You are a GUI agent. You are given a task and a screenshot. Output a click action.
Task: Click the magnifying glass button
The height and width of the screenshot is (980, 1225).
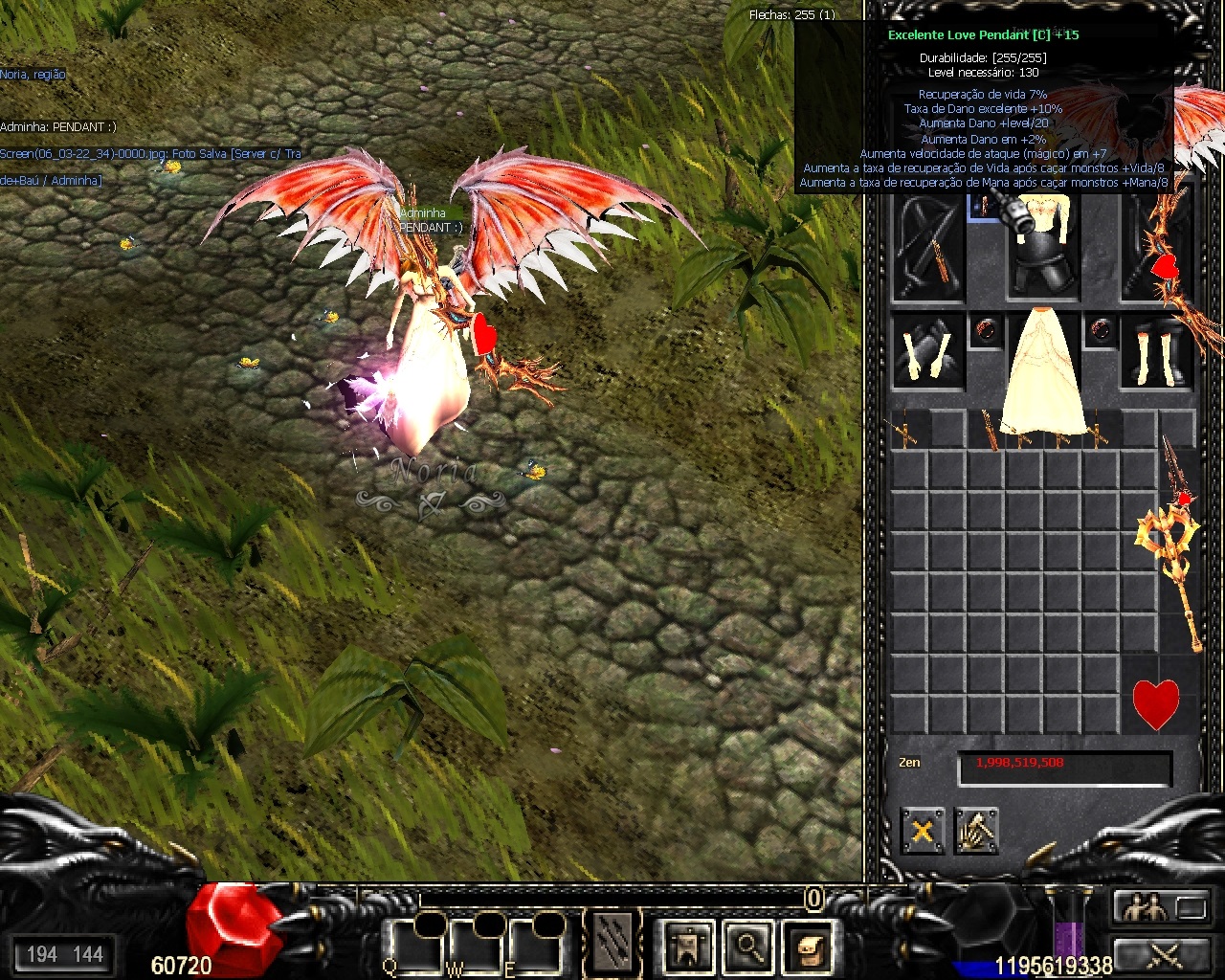(748, 947)
